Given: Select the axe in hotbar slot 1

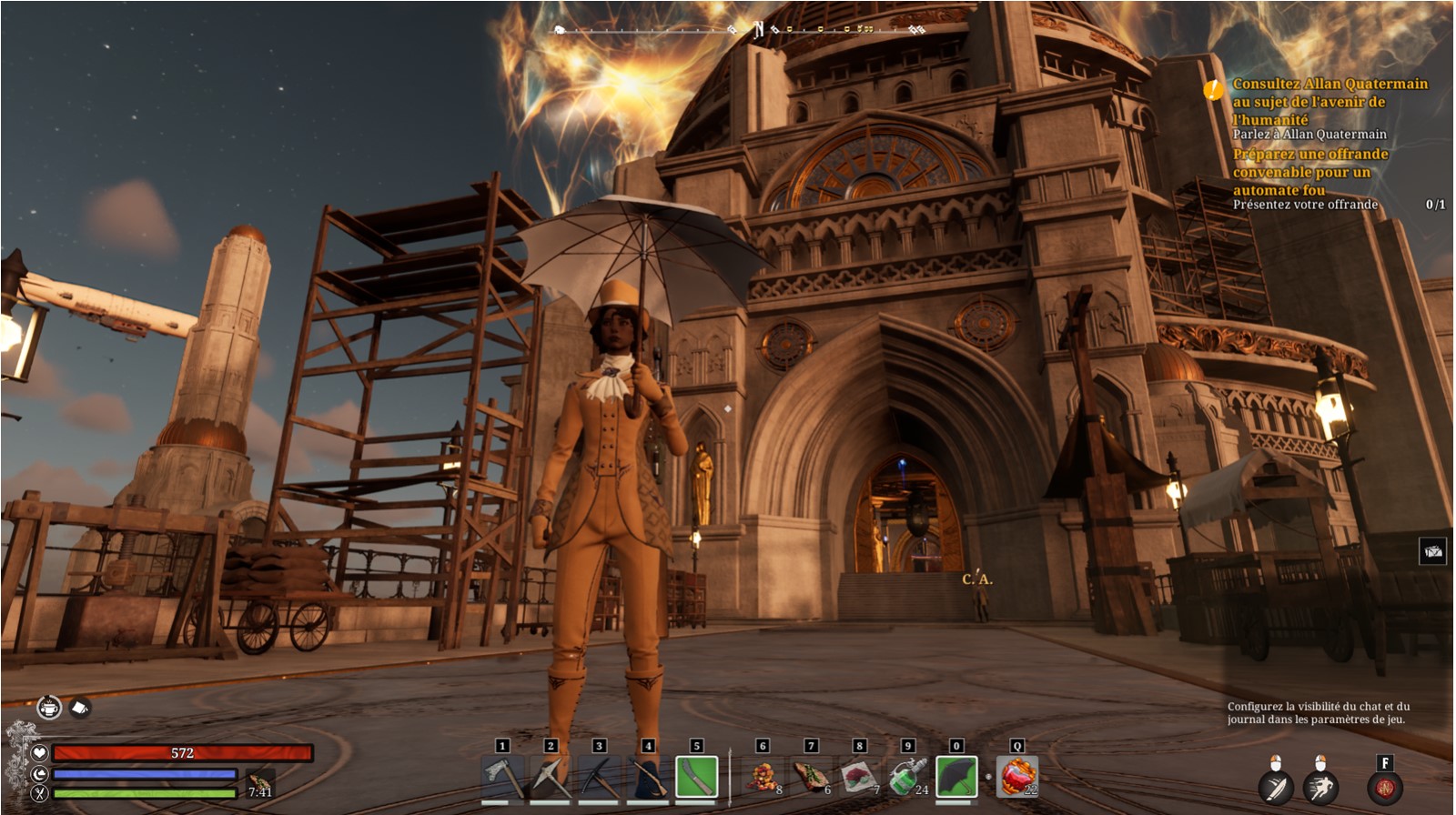Looking at the screenshot, I should point(502,778).
